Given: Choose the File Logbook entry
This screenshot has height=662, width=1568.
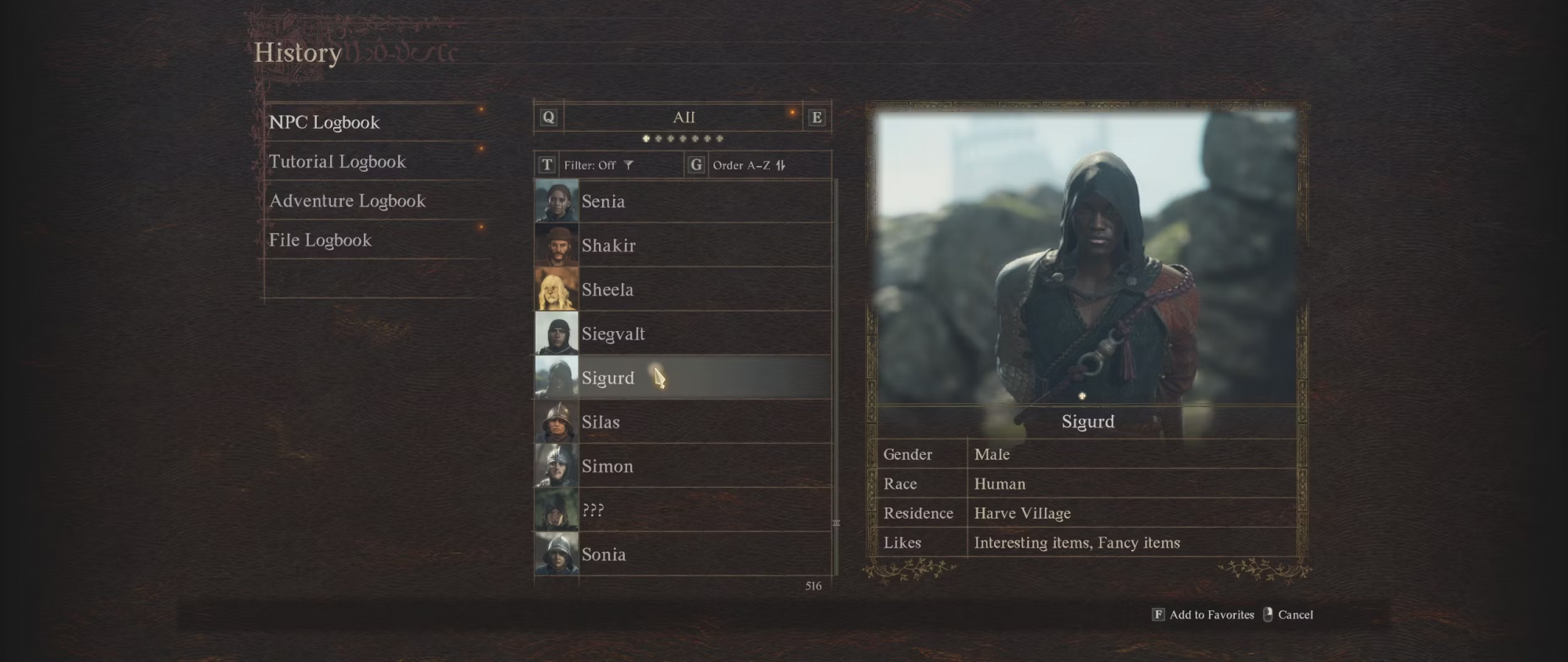Looking at the screenshot, I should pos(321,240).
